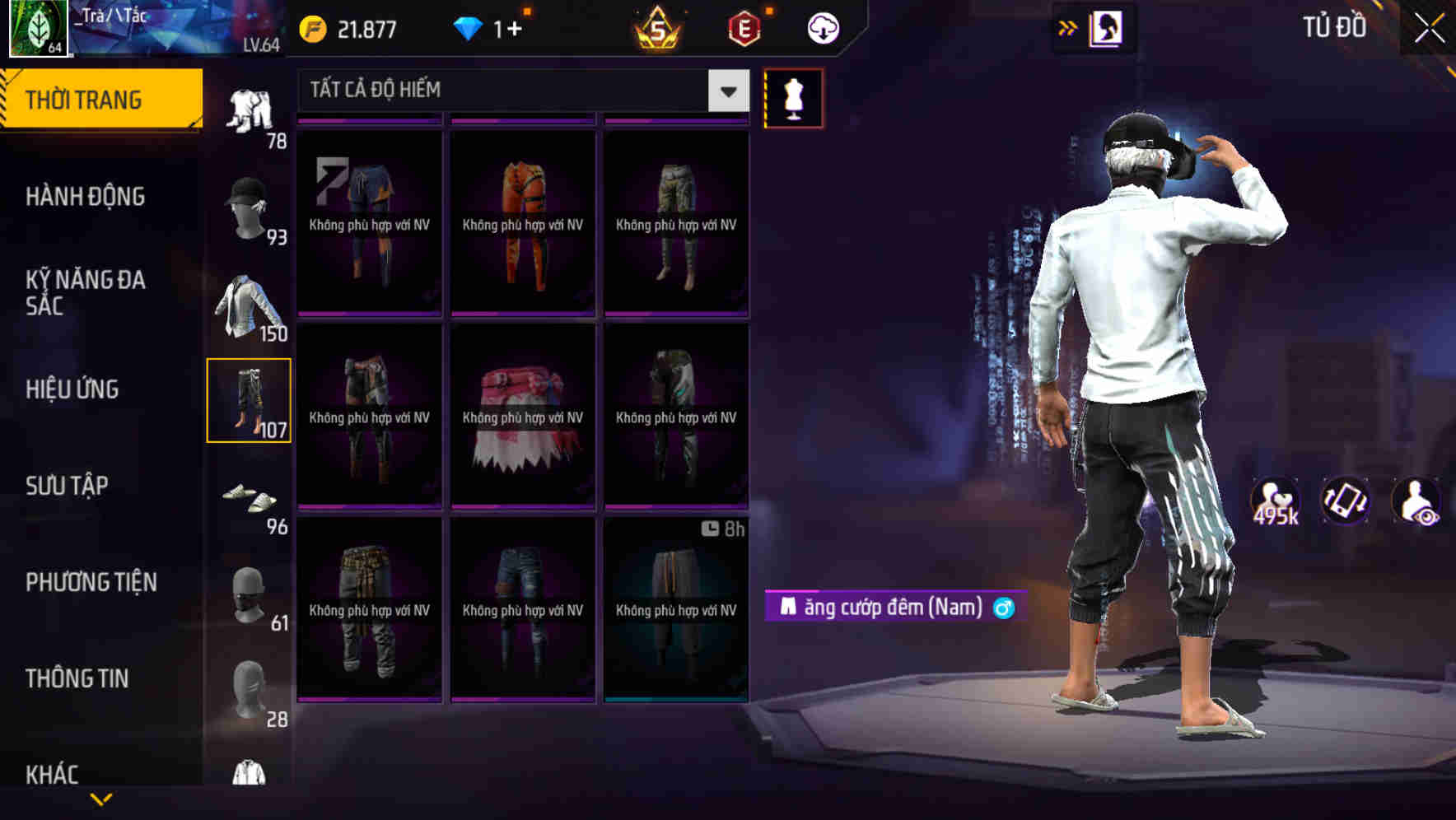The width and height of the screenshot is (1456, 820).
Task: Select the shirts category icon labeled 150
Action: 250,305
